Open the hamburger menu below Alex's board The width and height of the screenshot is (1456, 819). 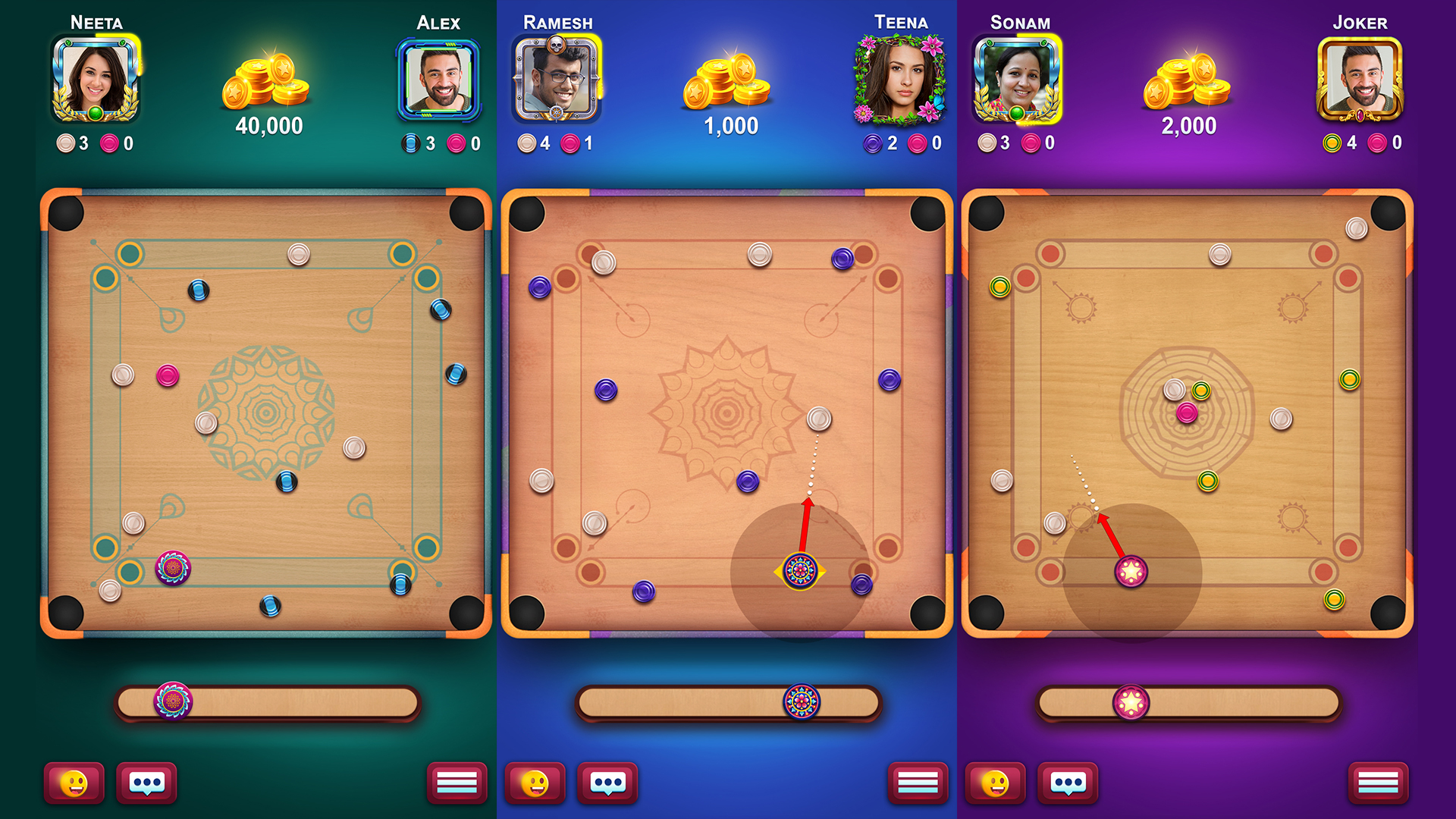[456, 783]
